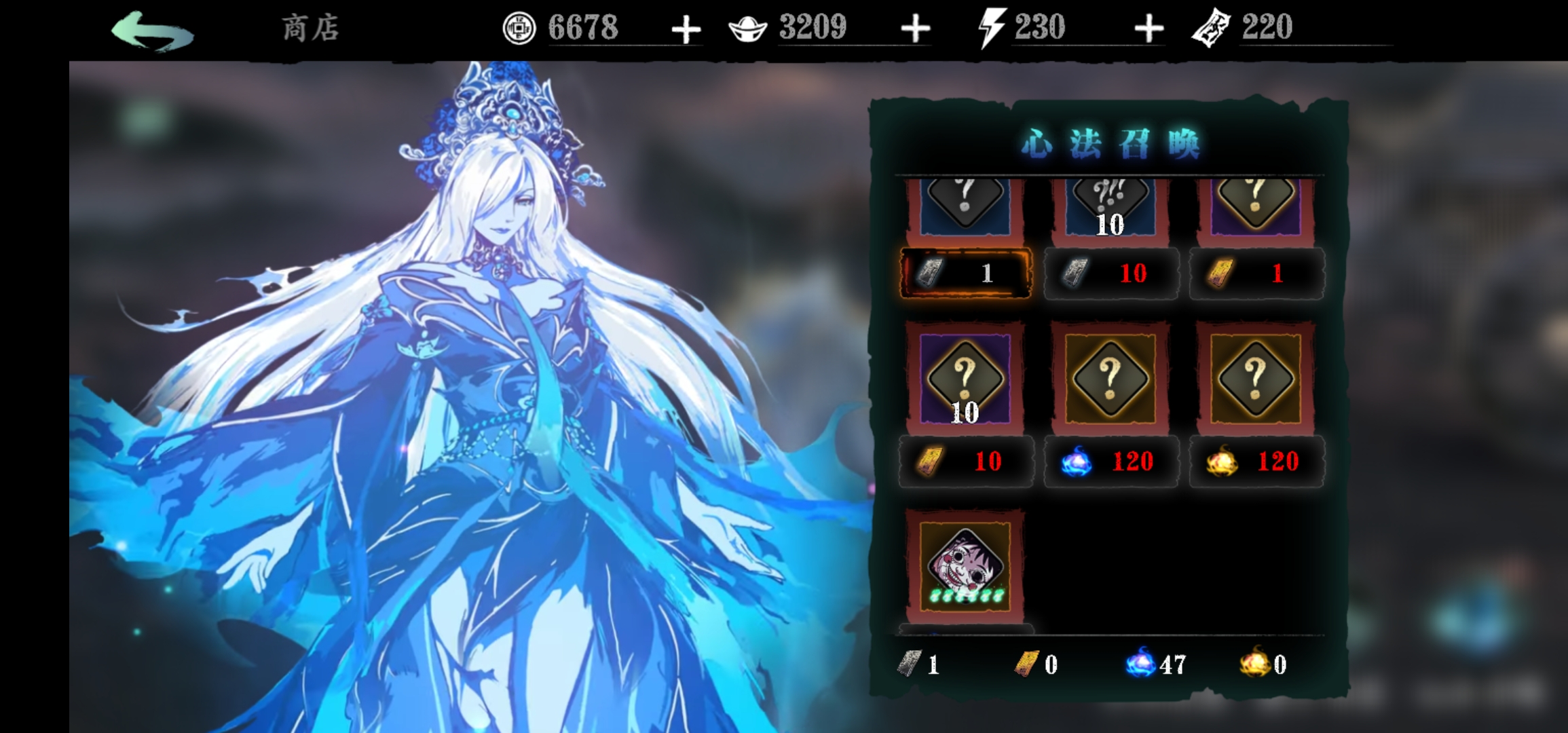Summon once using one gold ticket
This screenshot has height=733, width=1568.
[1256, 273]
